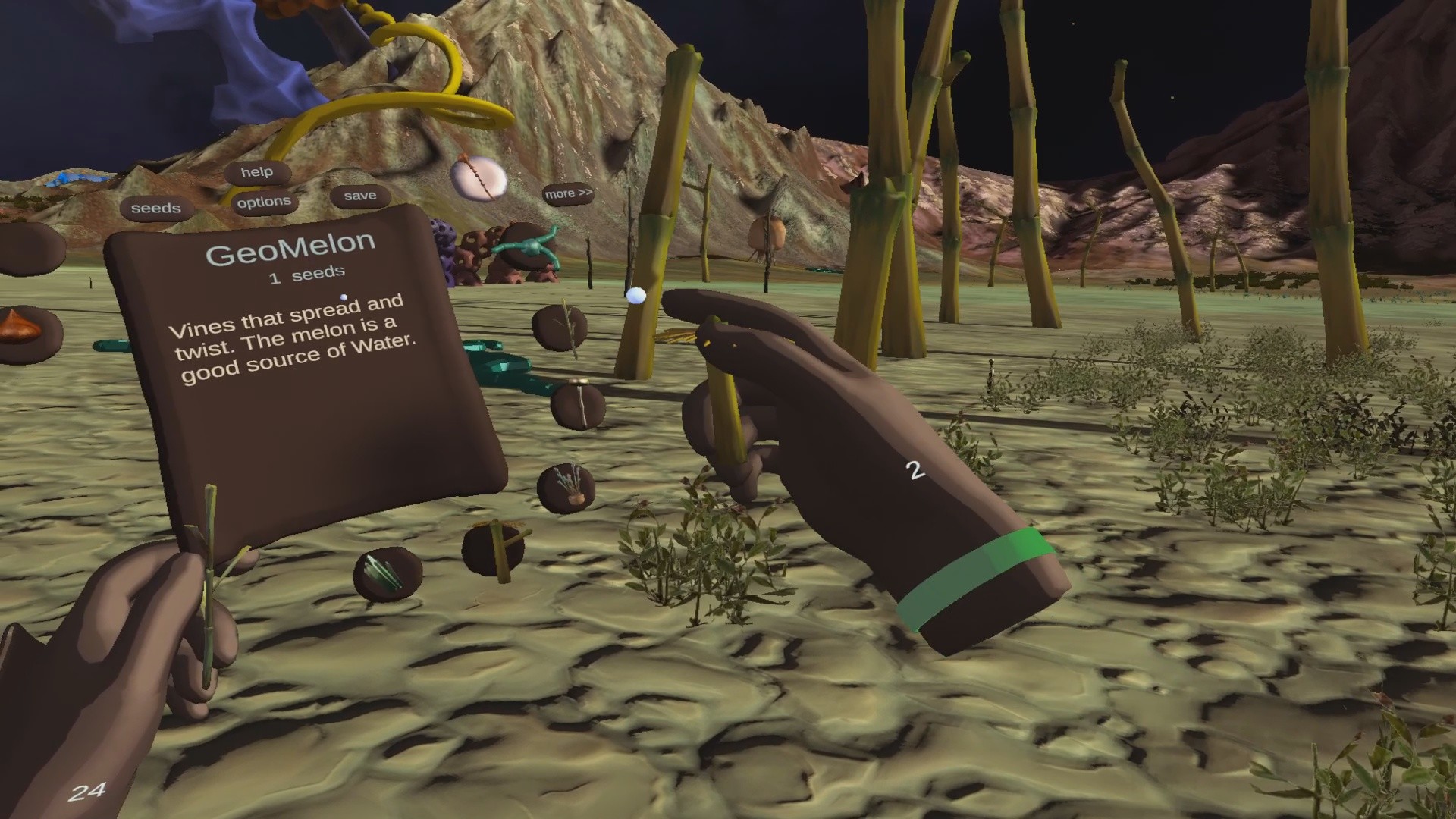
Task: Click the GeoMelon title heading
Action: click(x=289, y=241)
